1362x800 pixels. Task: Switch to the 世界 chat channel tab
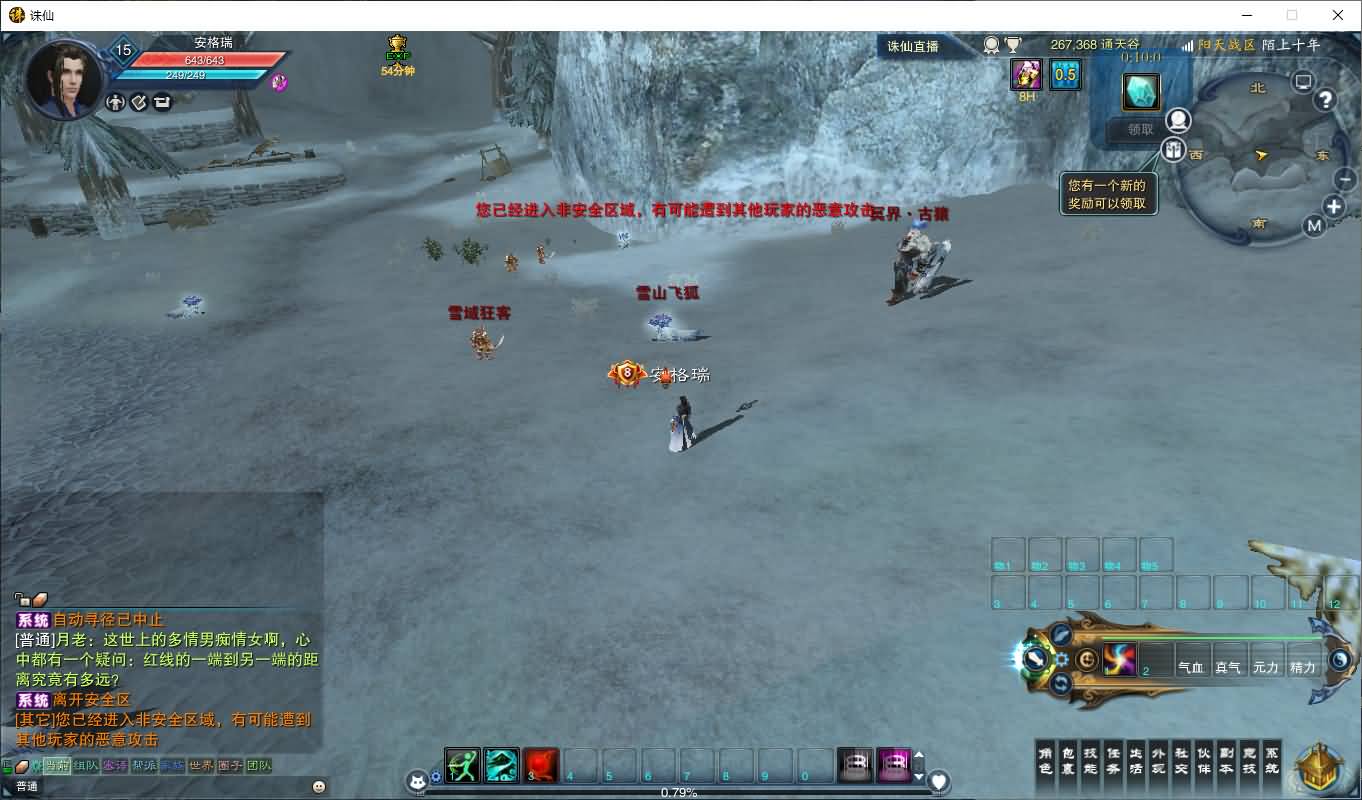(x=201, y=766)
